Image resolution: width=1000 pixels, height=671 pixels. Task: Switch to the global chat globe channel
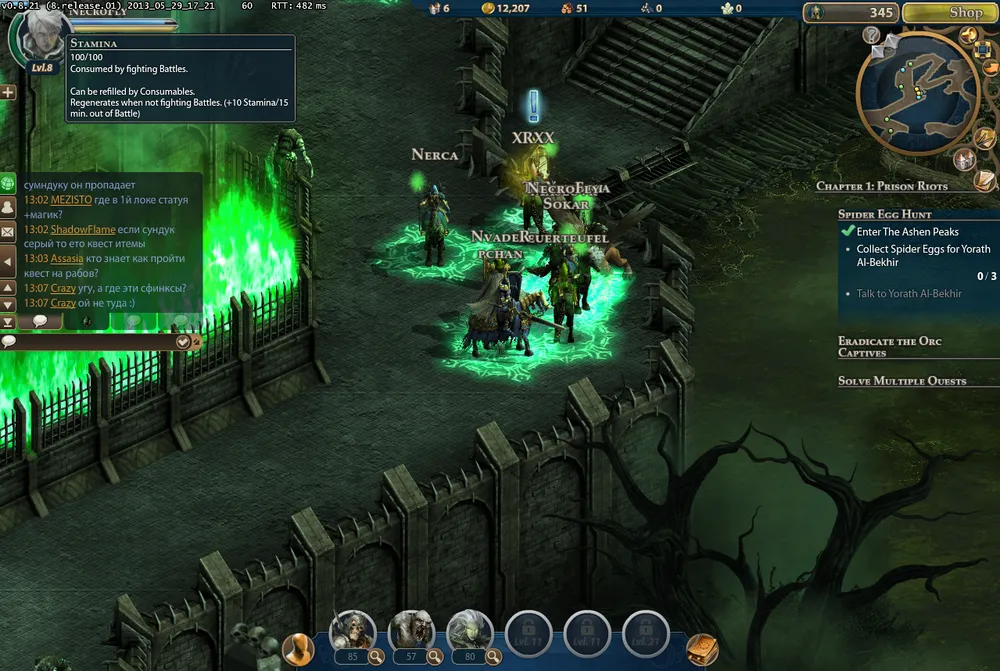(x=8, y=183)
